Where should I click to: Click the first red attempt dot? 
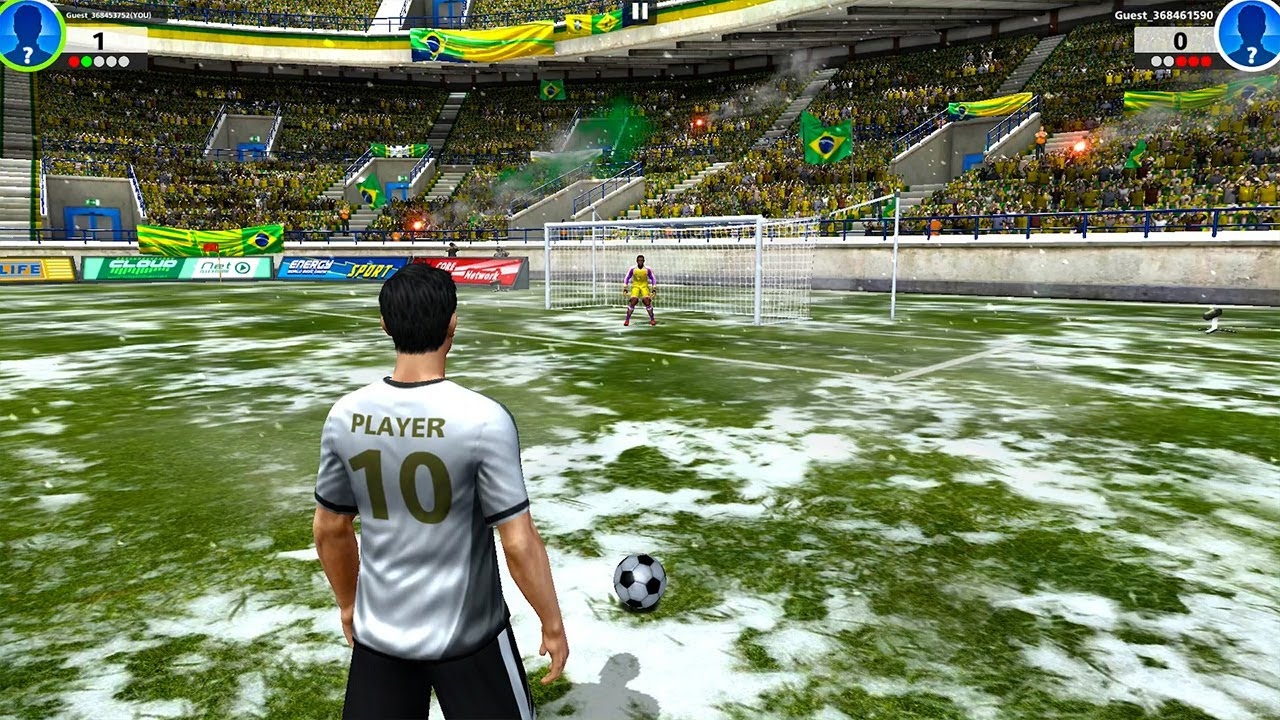[74, 61]
